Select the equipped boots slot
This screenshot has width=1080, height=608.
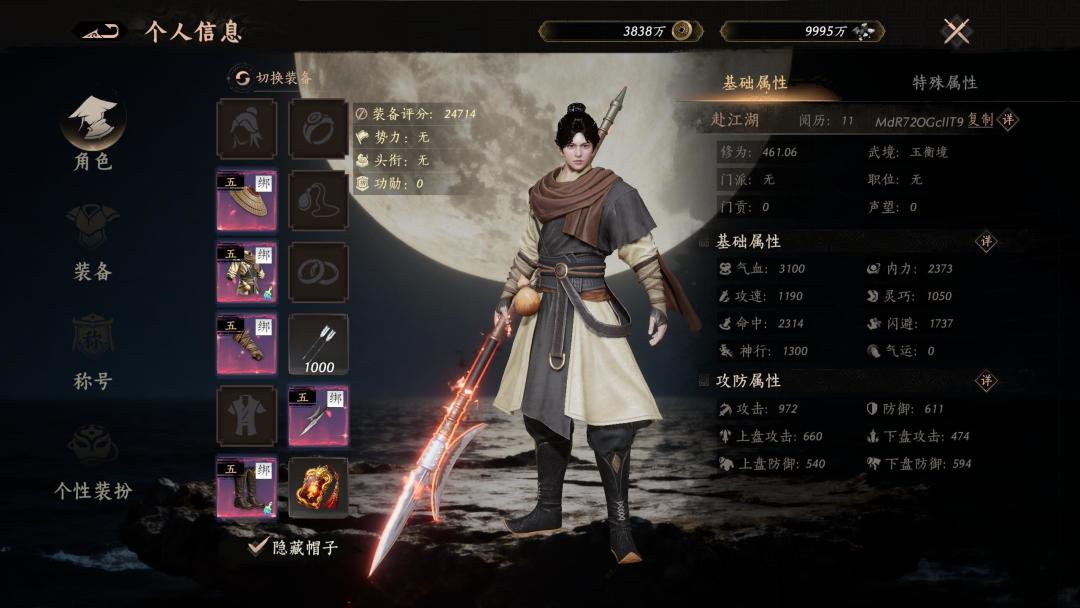[246, 488]
